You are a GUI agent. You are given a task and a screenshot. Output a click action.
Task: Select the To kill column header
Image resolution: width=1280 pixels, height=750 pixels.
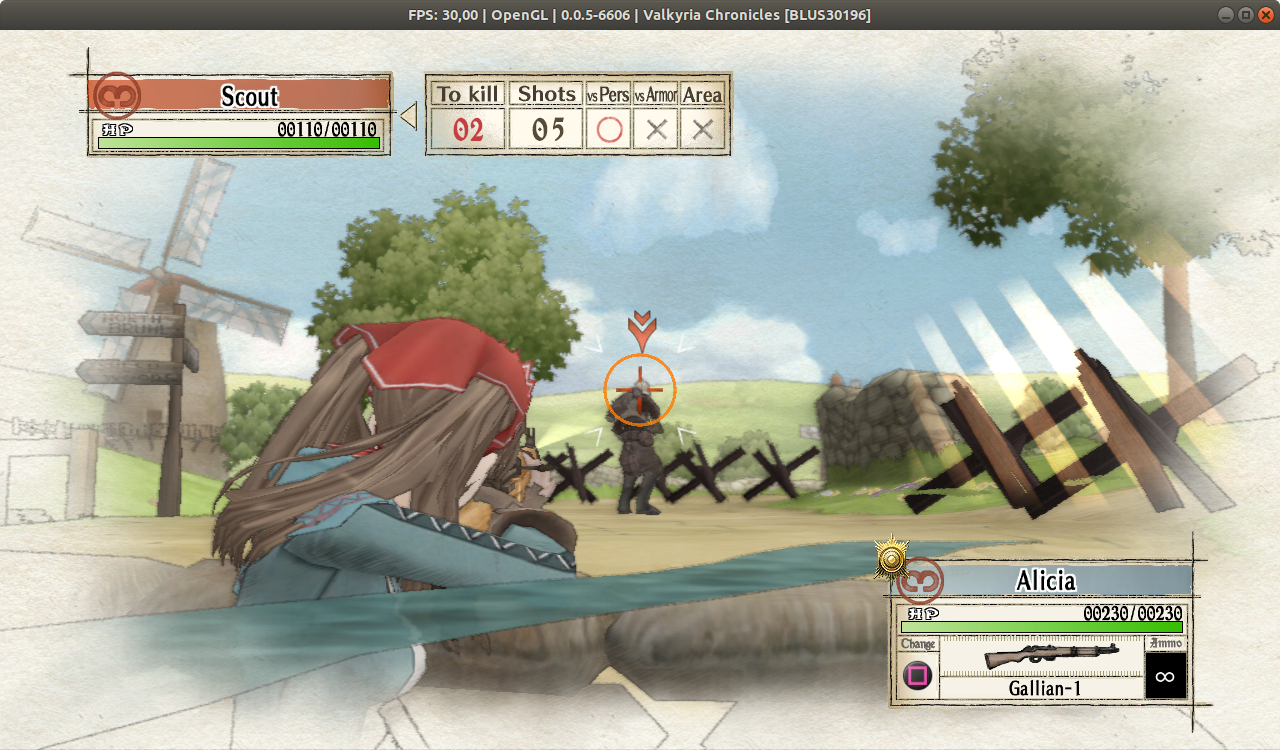click(x=466, y=93)
